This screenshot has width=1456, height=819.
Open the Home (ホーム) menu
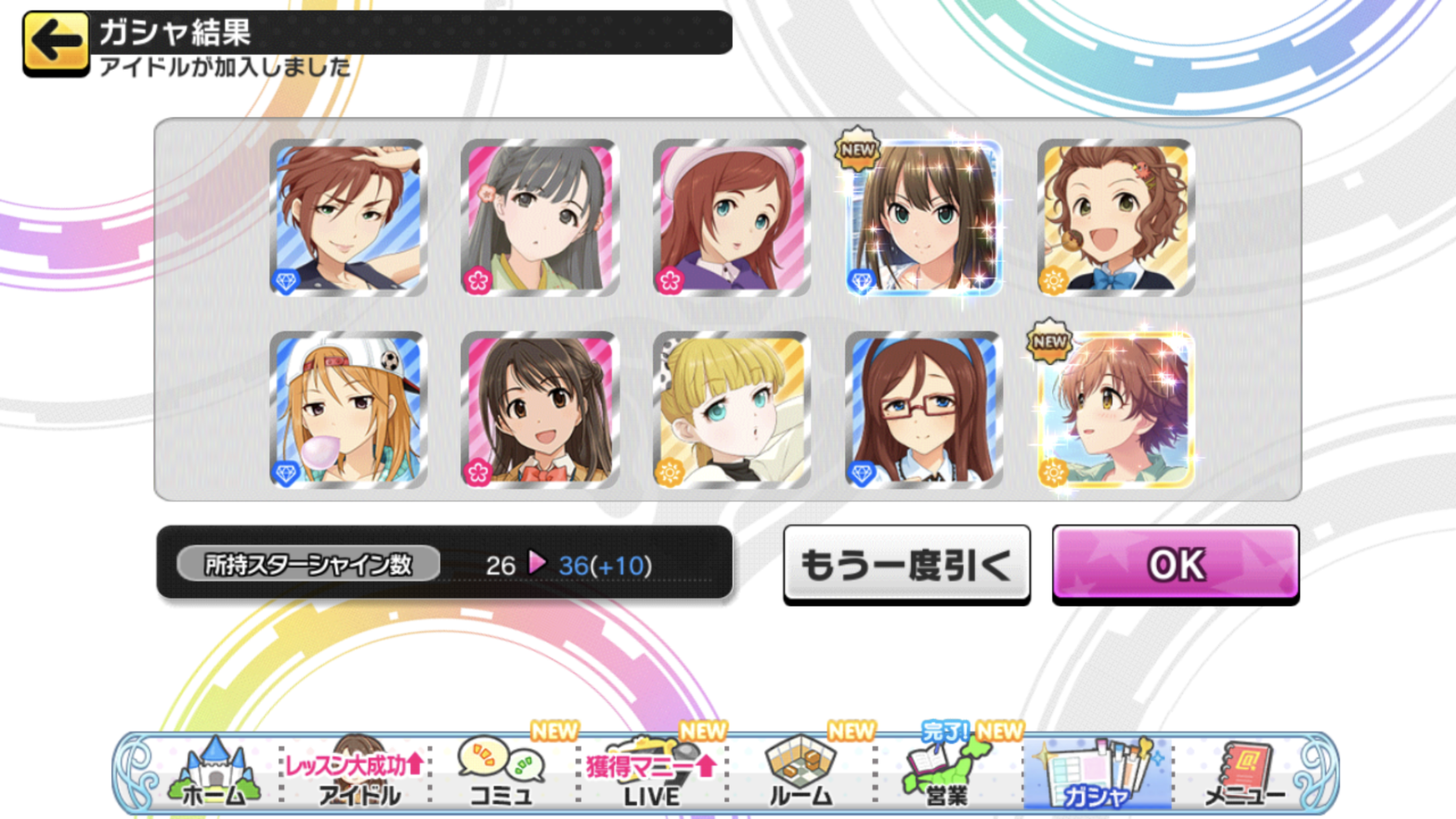214,773
